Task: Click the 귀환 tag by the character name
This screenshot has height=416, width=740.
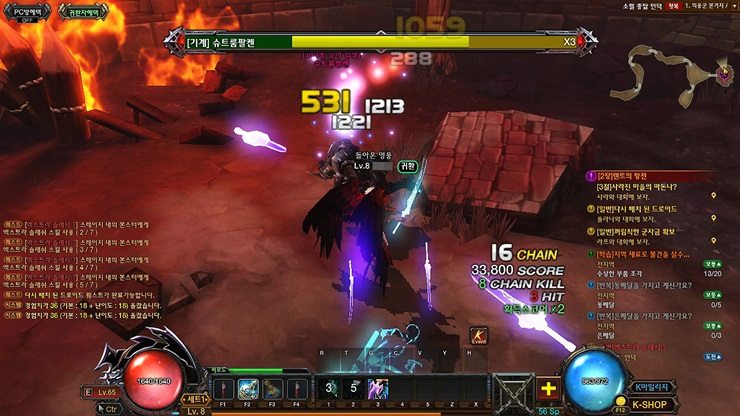Action: pyautogui.click(x=408, y=166)
